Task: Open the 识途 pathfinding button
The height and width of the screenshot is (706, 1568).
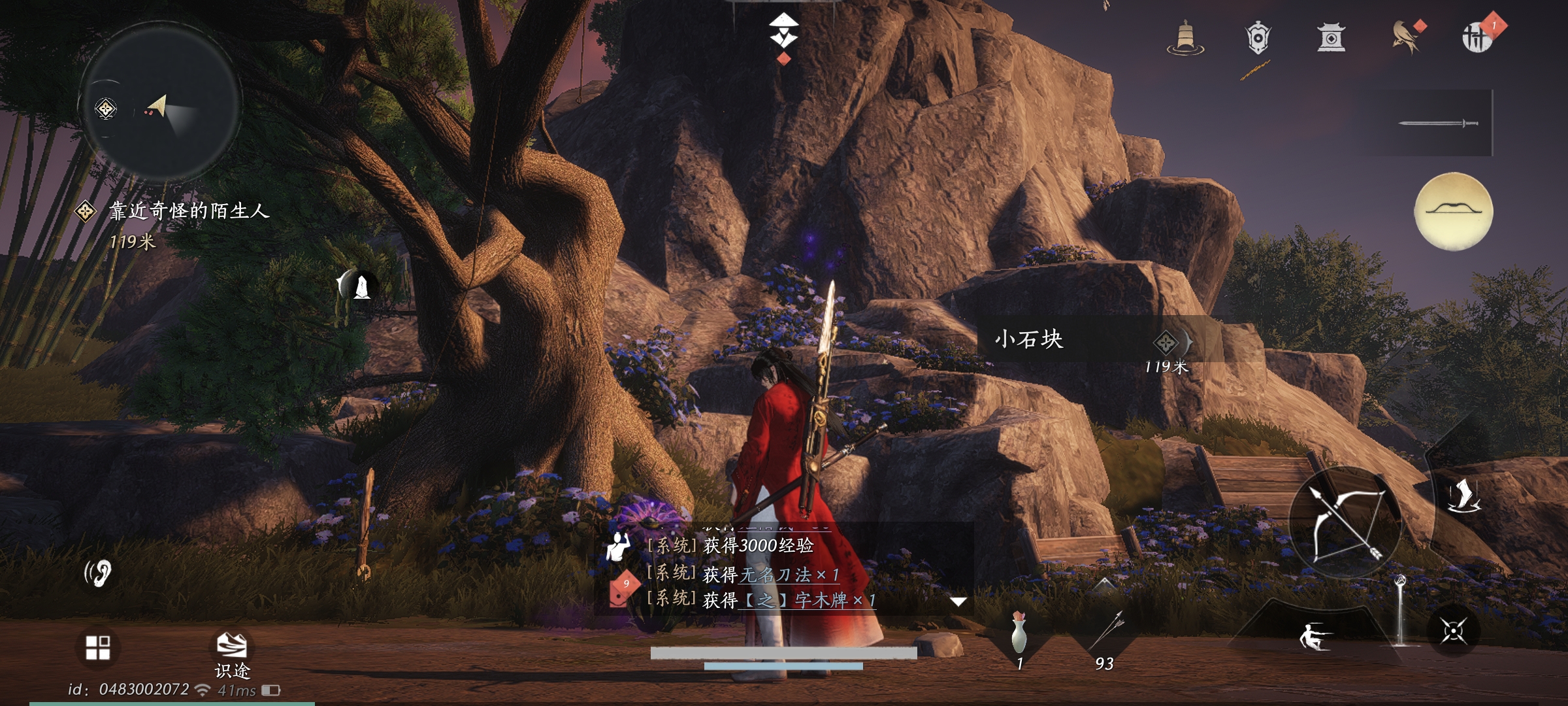Action: click(x=232, y=652)
